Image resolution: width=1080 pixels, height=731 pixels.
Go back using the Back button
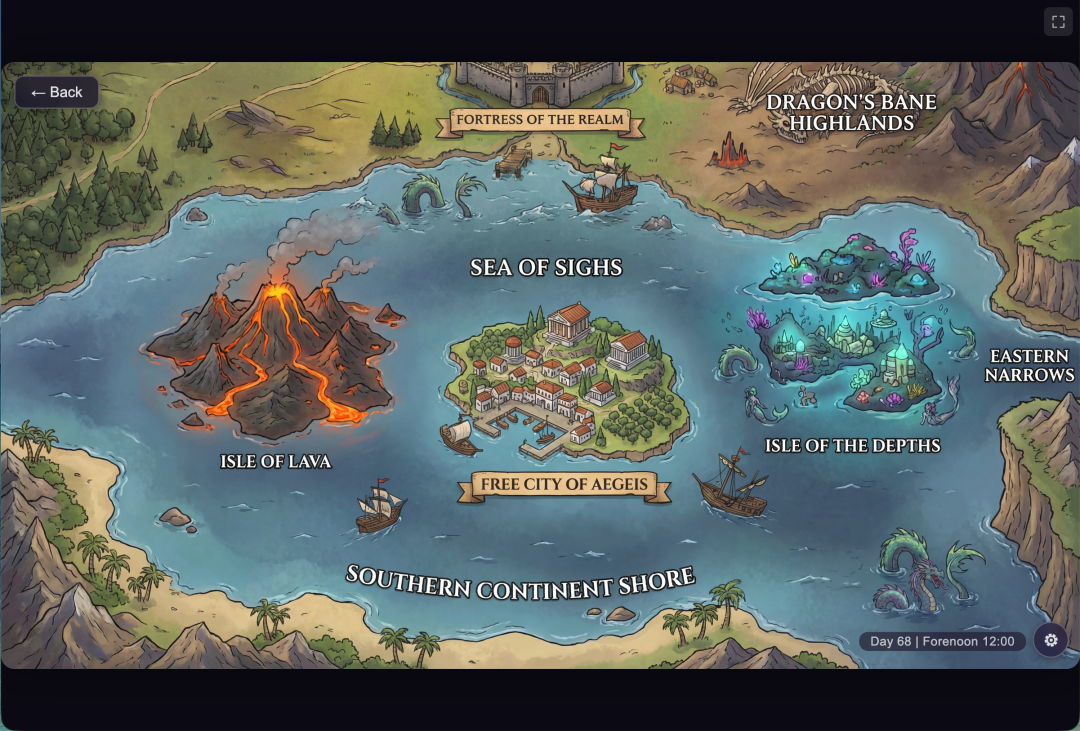pyautogui.click(x=57, y=92)
